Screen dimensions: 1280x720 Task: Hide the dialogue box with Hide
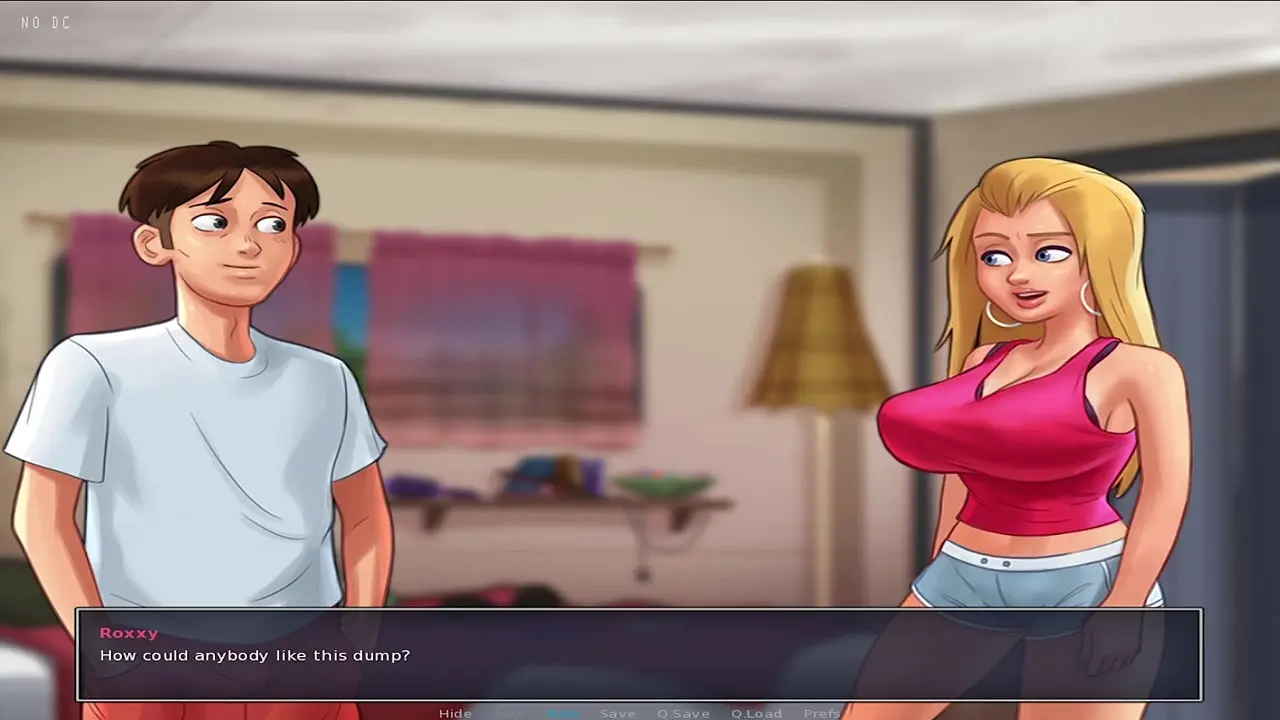455,713
